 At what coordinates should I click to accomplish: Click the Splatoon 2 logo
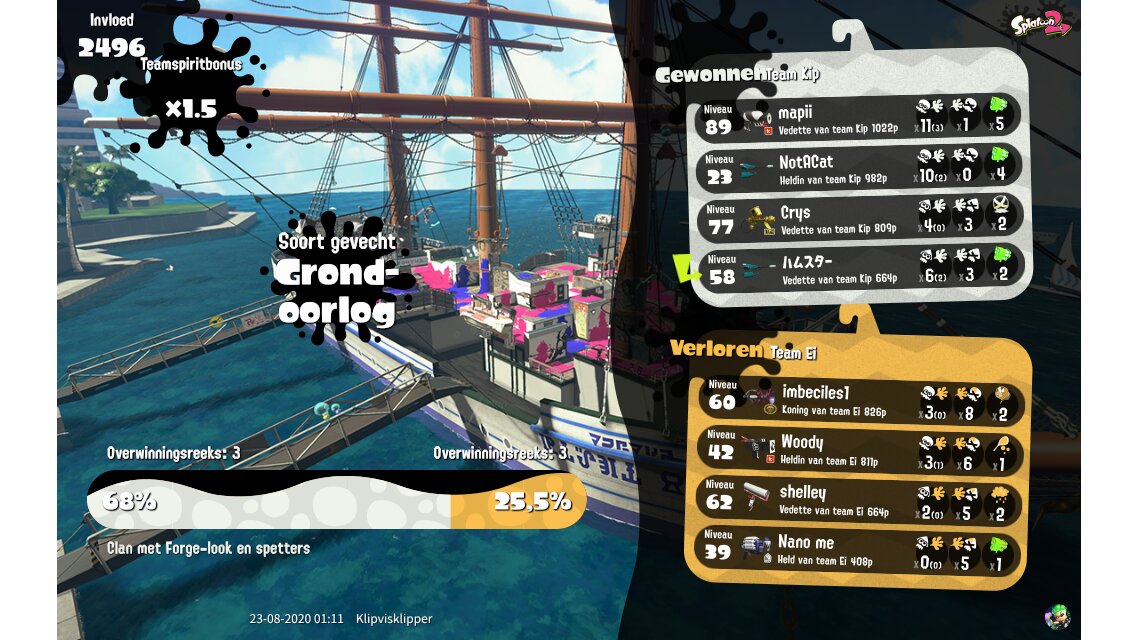[1040, 24]
